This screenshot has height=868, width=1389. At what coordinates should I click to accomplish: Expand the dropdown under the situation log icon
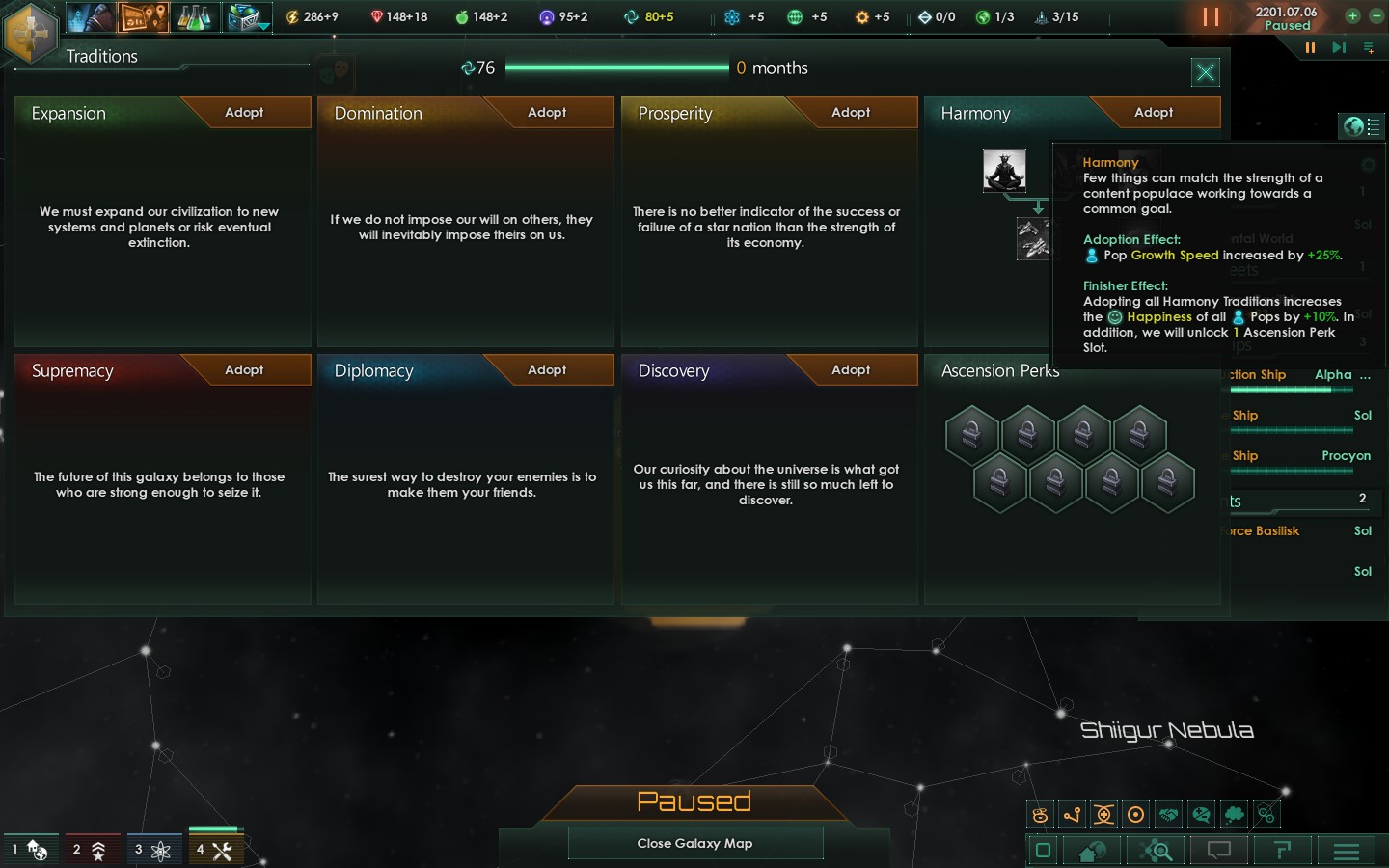coord(264,26)
